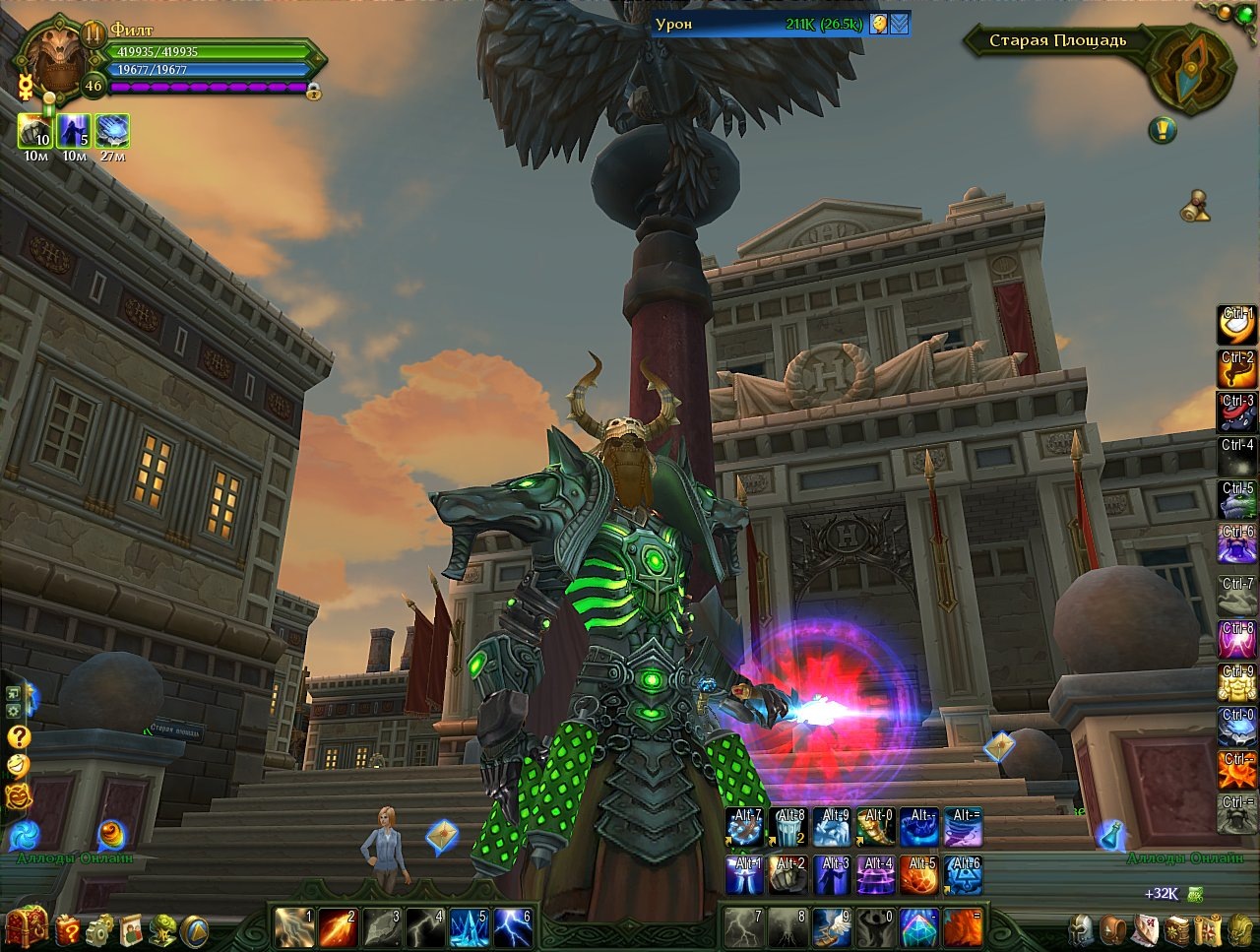The height and width of the screenshot is (952, 1260).
Task: Use the winged boot ability in slot 9
Action: tap(832, 927)
